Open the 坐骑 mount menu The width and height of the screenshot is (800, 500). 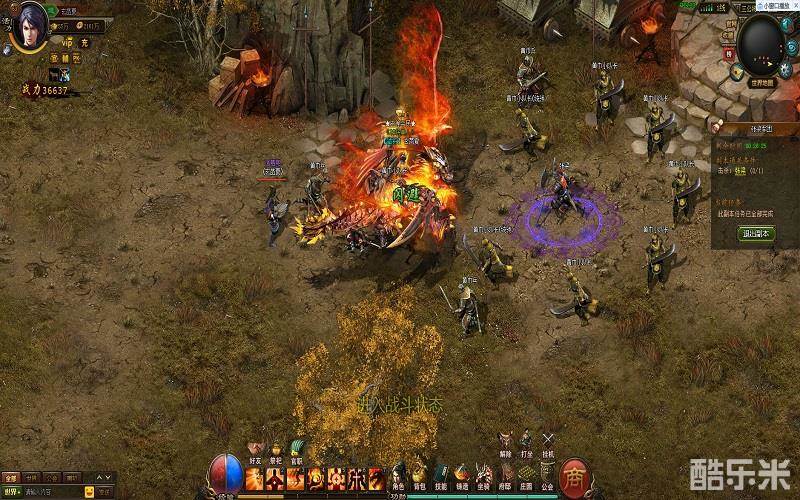click(x=484, y=475)
